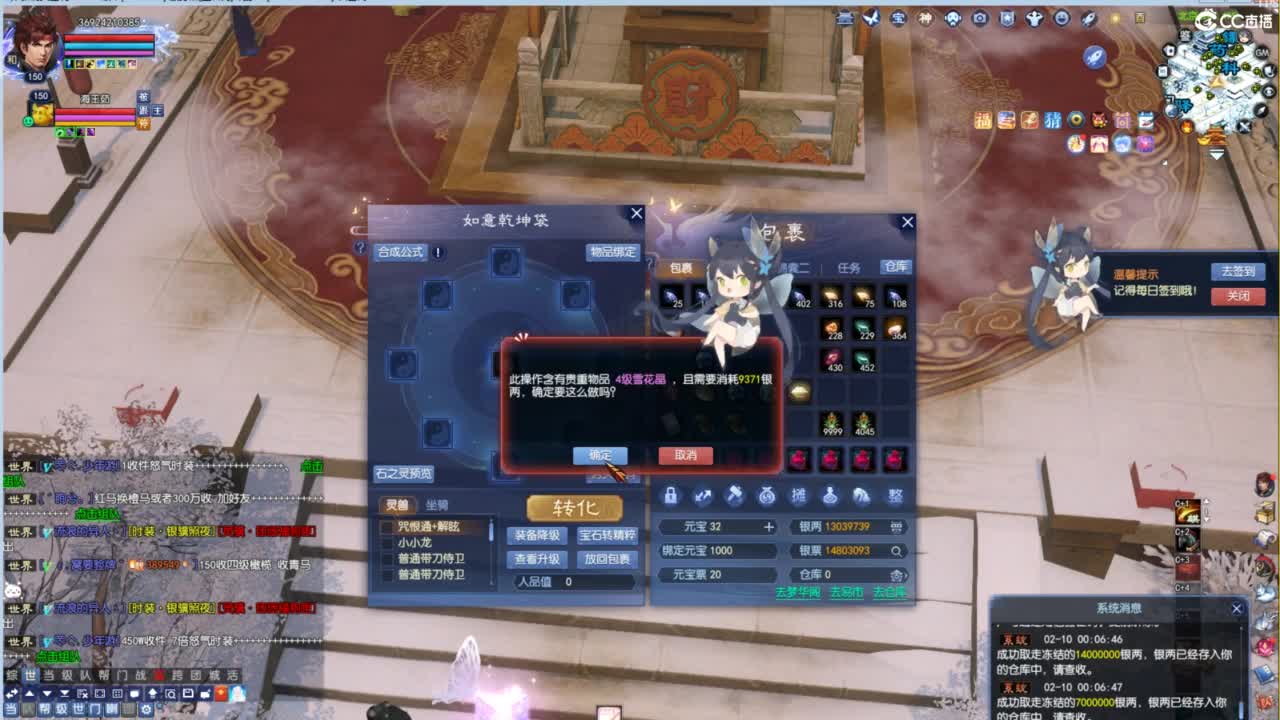This screenshot has width=1280, height=720.
Task: Click the magnifier icon beside 银票 amount
Action: click(x=897, y=551)
